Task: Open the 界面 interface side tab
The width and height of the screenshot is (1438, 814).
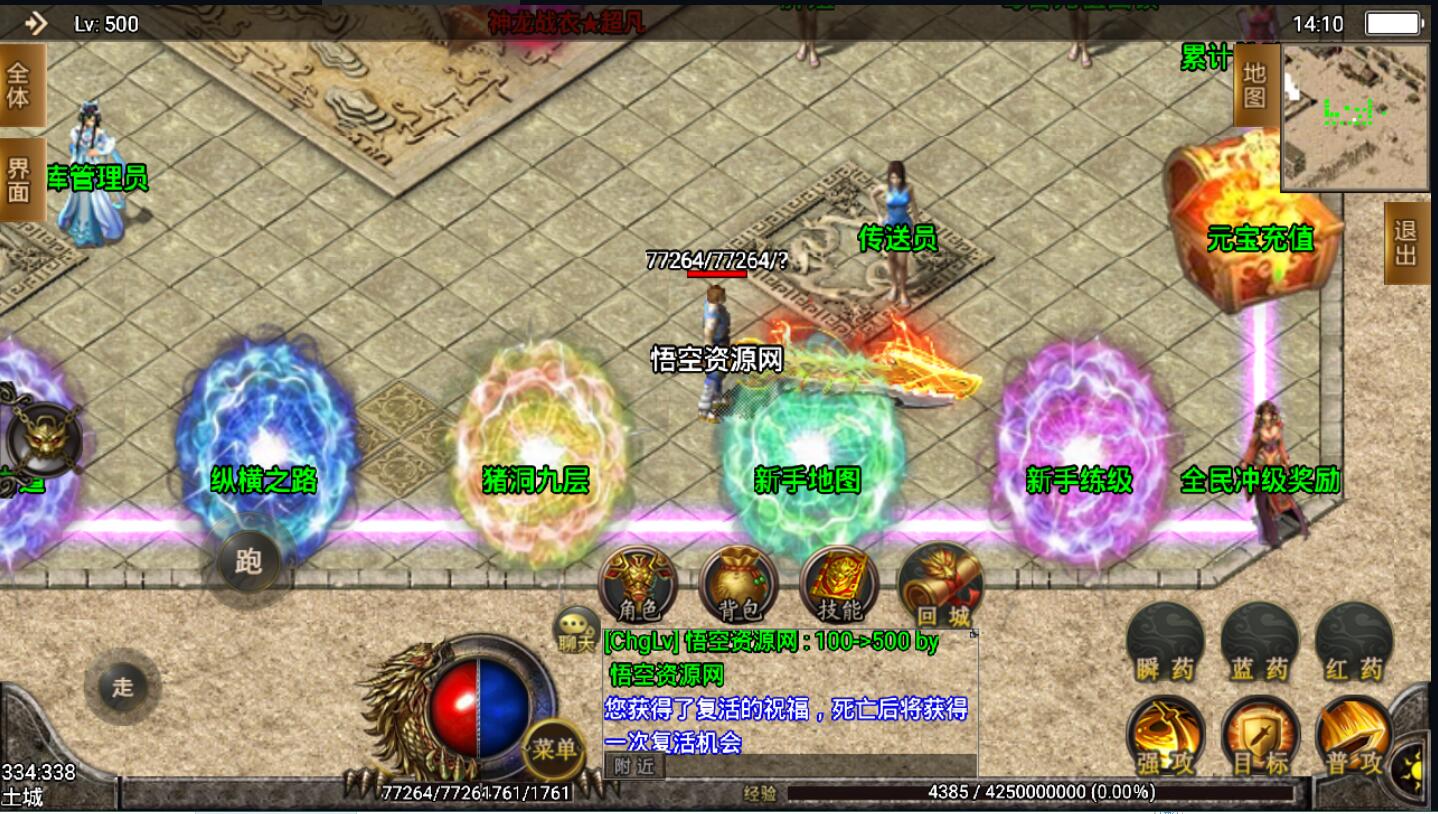Action: [20, 180]
